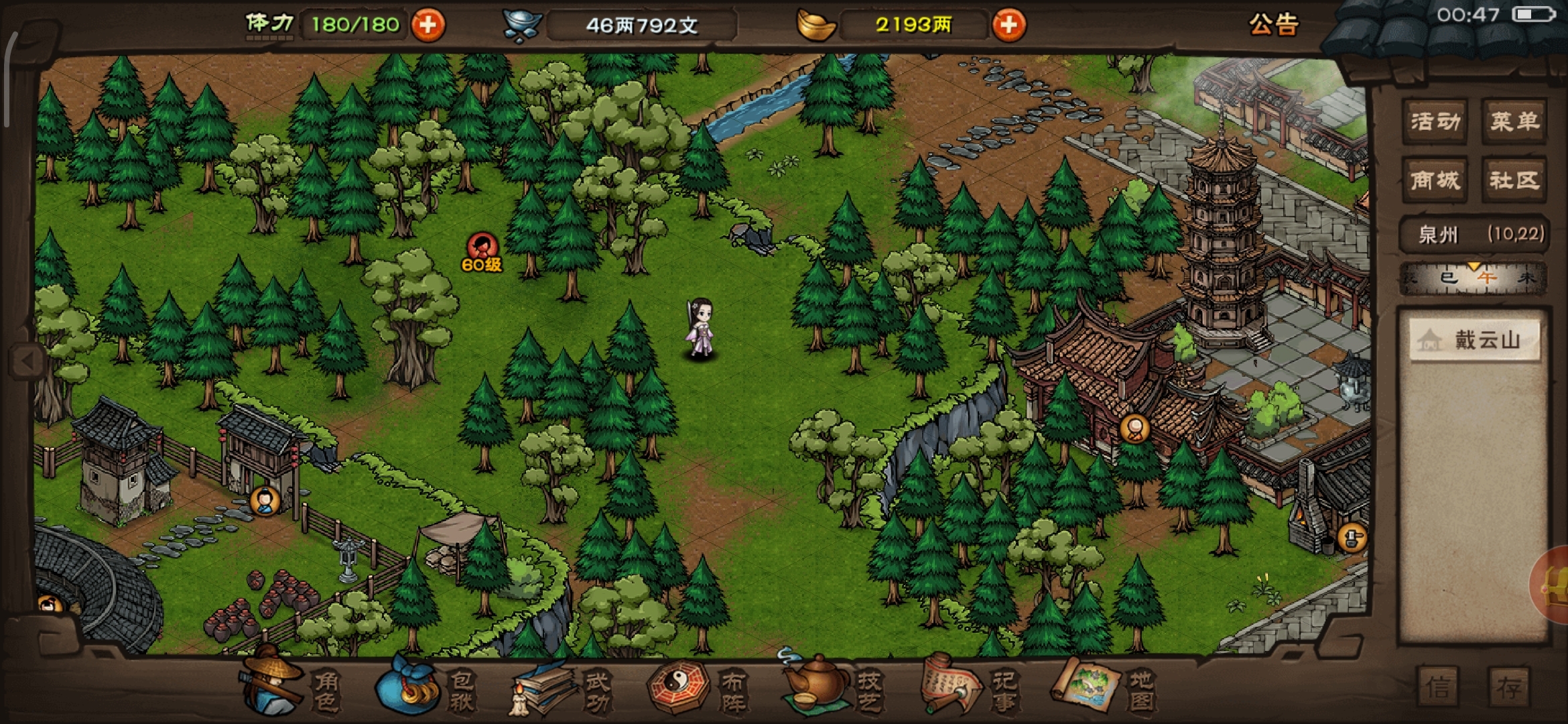
Task: Open the 社区 community page
Action: coord(1514,180)
